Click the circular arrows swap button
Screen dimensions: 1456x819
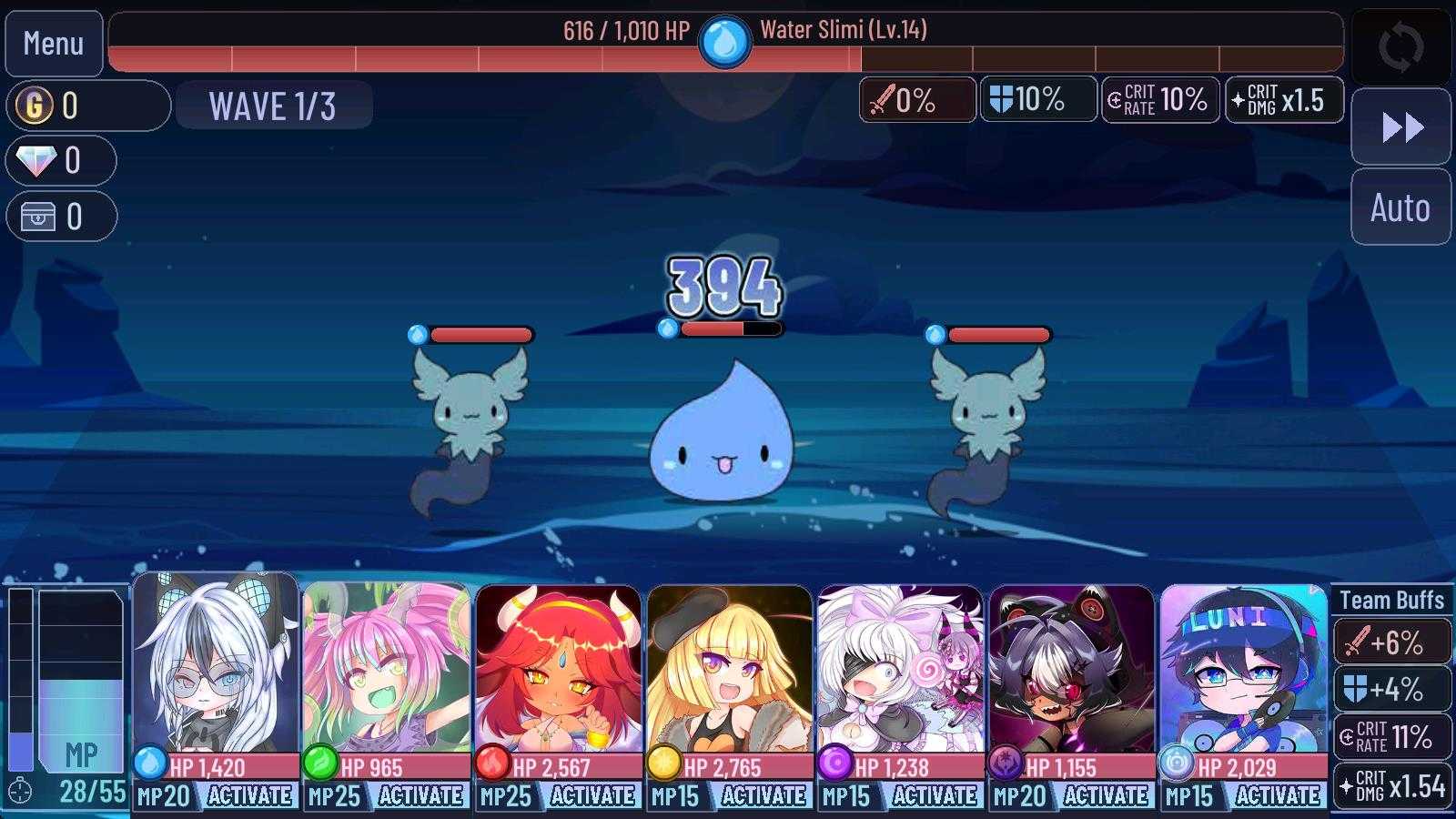[x=1400, y=47]
